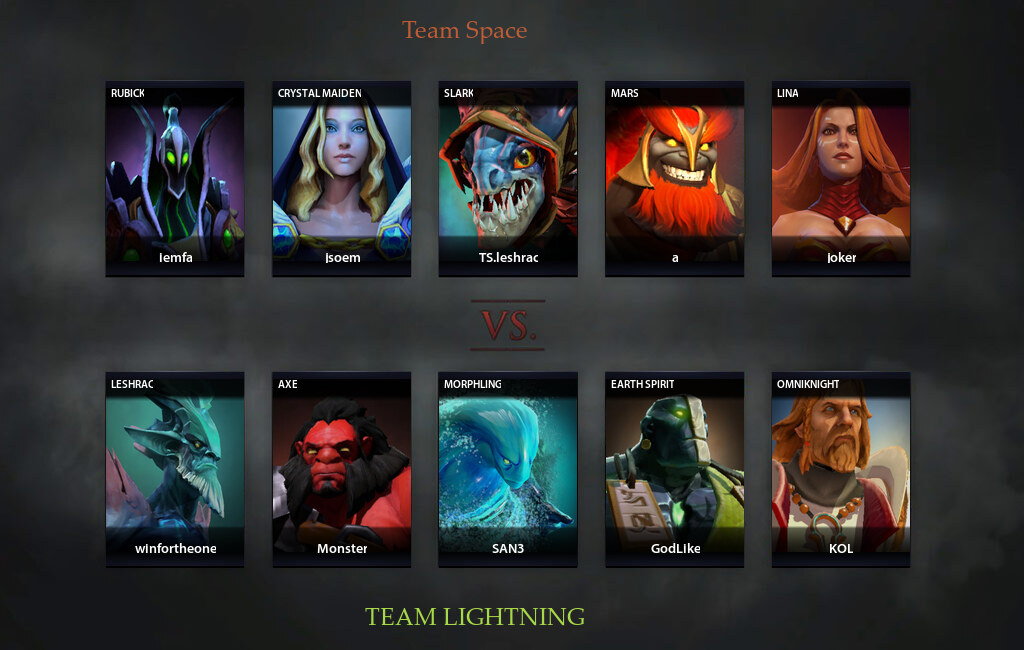Choose the Crystal Maiden hero card
Image resolution: width=1024 pixels, height=650 pixels.
click(x=342, y=177)
